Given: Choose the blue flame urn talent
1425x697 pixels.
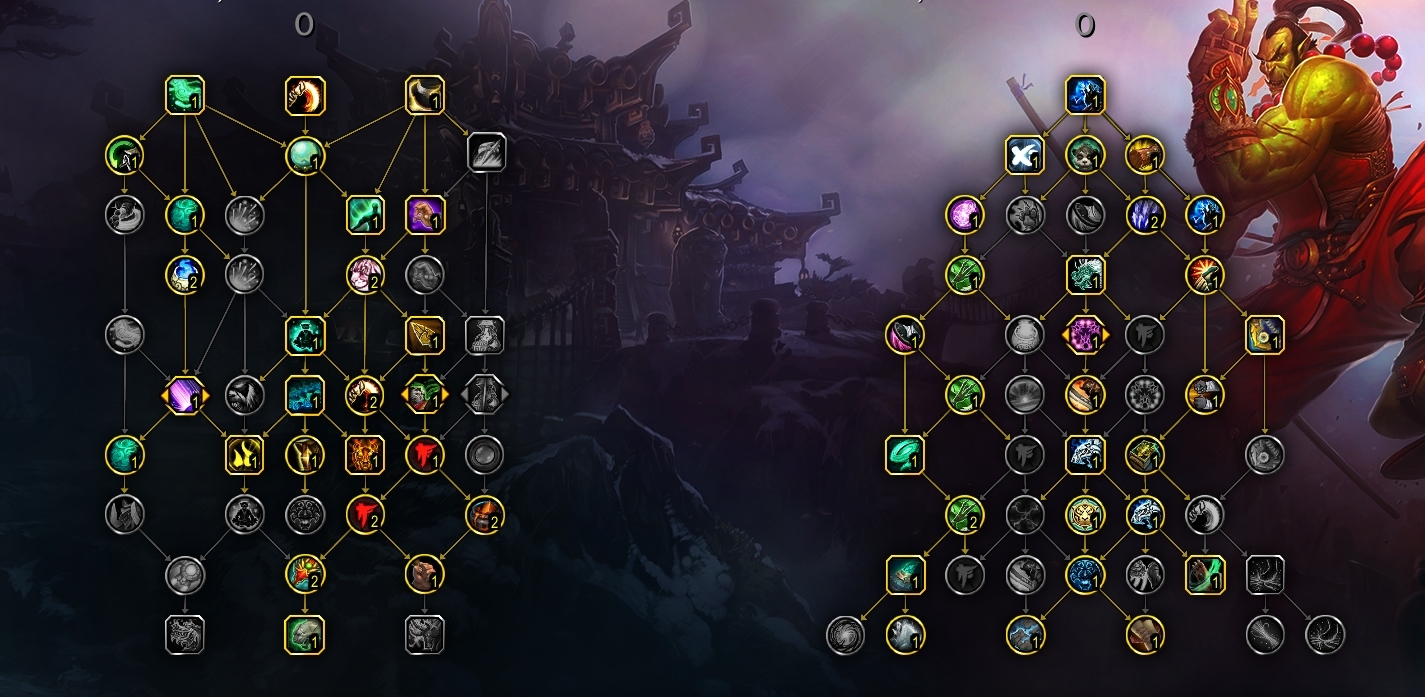Looking at the screenshot, I should pos(185,274).
